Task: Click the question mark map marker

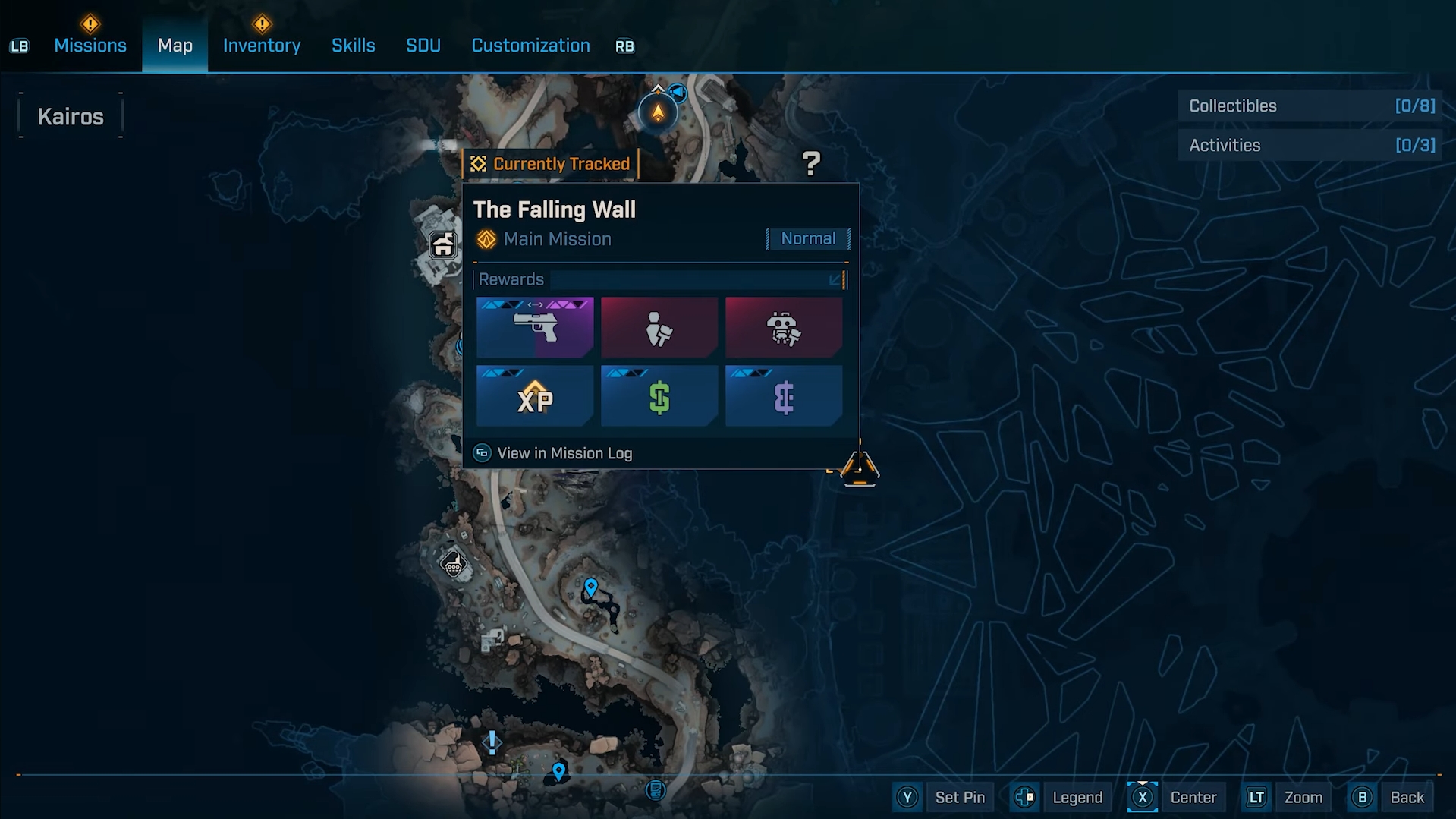Action: (x=811, y=163)
